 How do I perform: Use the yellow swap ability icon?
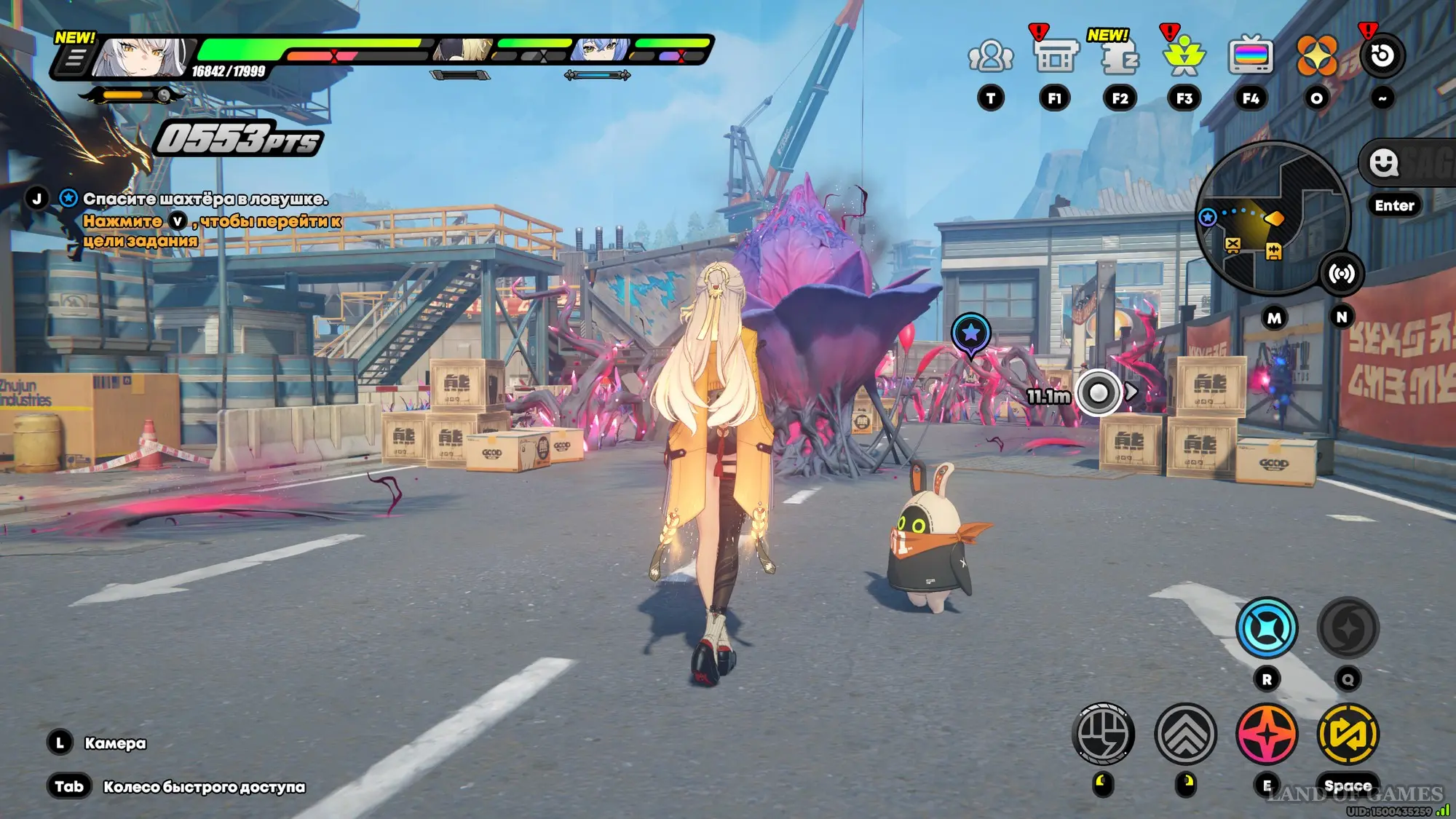pyautogui.click(x=1348, y=734)
